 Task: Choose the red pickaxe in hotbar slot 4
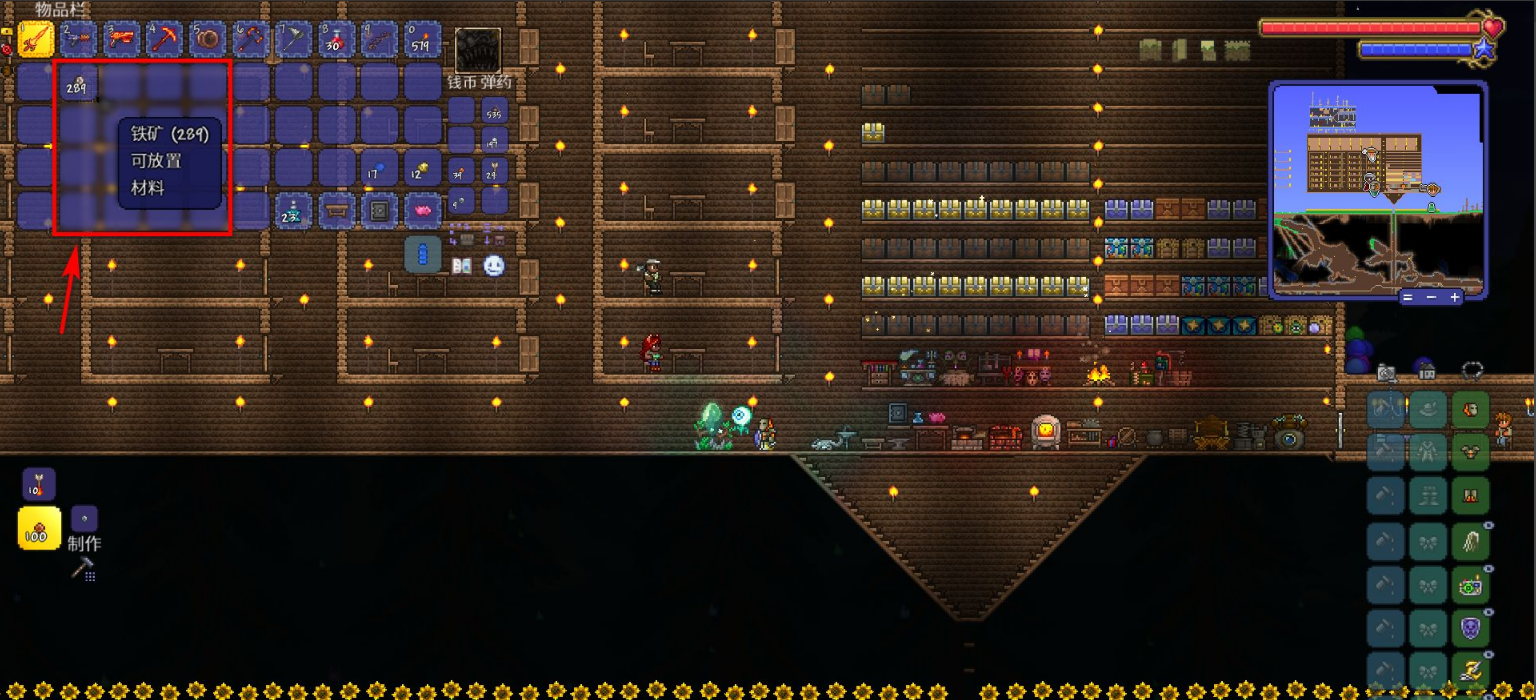(164, 40)
